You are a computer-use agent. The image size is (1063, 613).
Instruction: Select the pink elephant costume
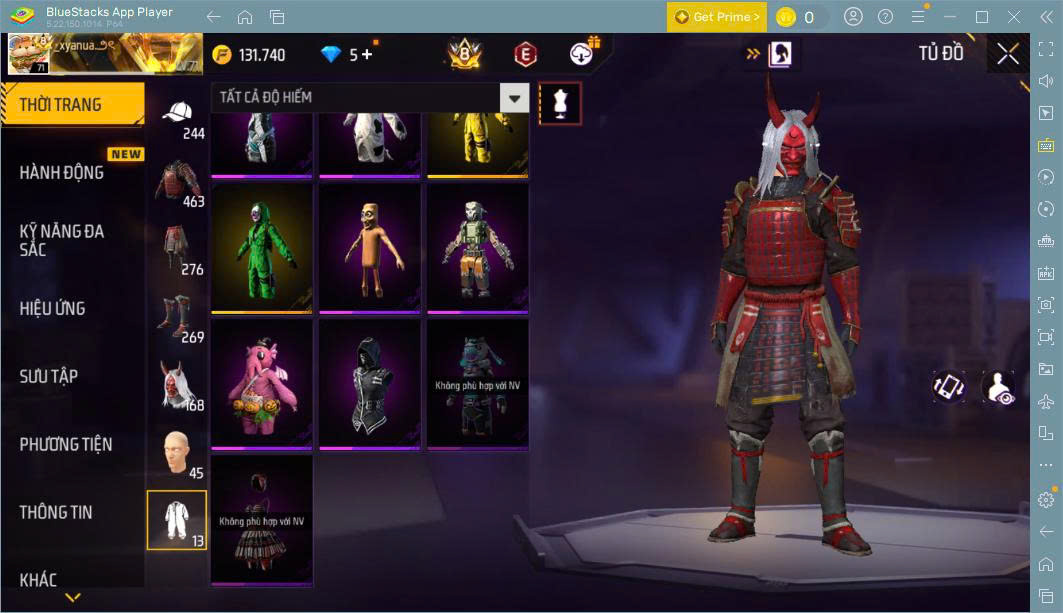point(262,383)
